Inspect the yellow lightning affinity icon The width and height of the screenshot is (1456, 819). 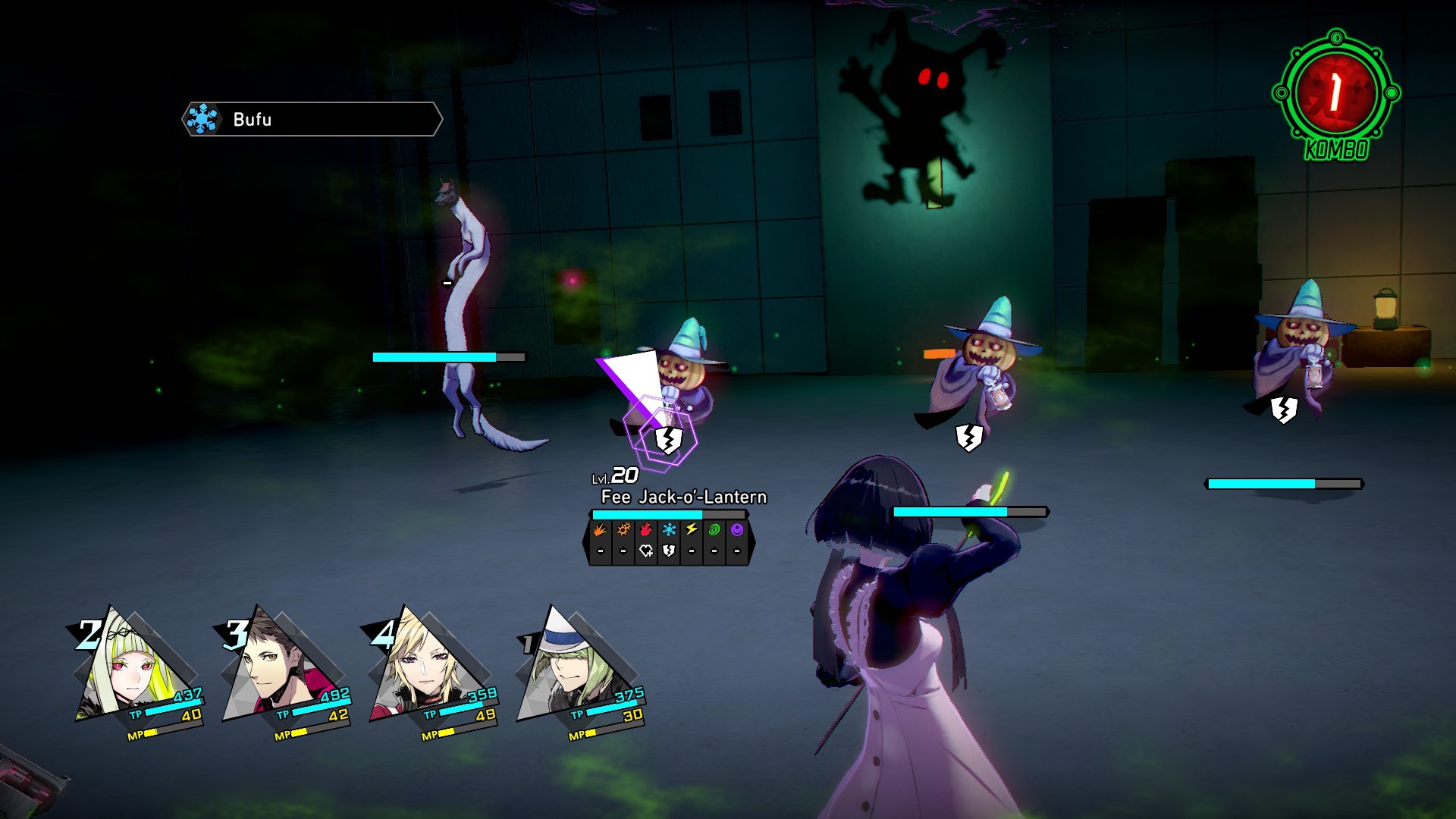pos(692,530)
